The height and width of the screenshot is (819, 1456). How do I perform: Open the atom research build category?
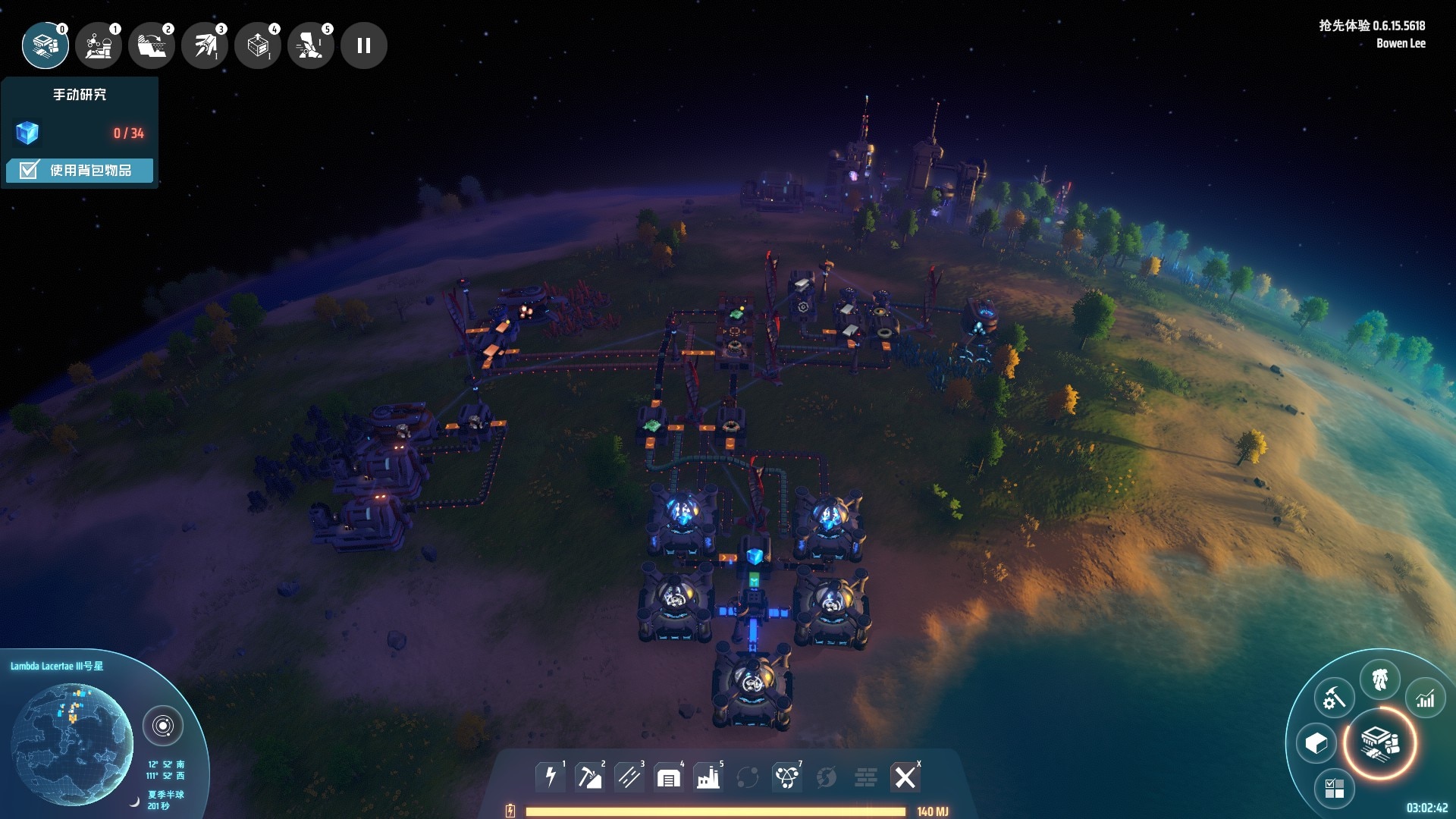786,777
